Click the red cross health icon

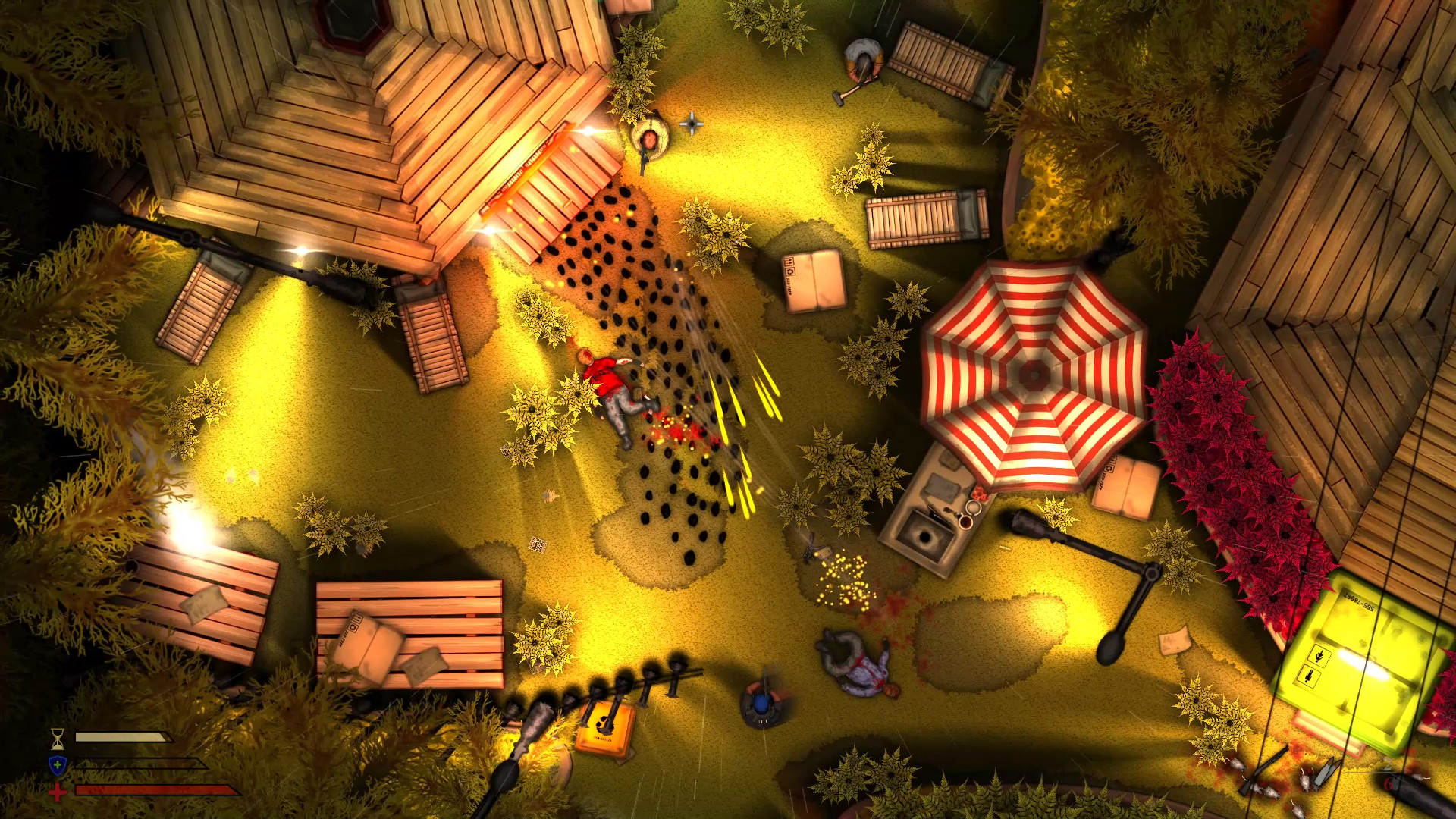pyautogui.click(x=57, y=792)
